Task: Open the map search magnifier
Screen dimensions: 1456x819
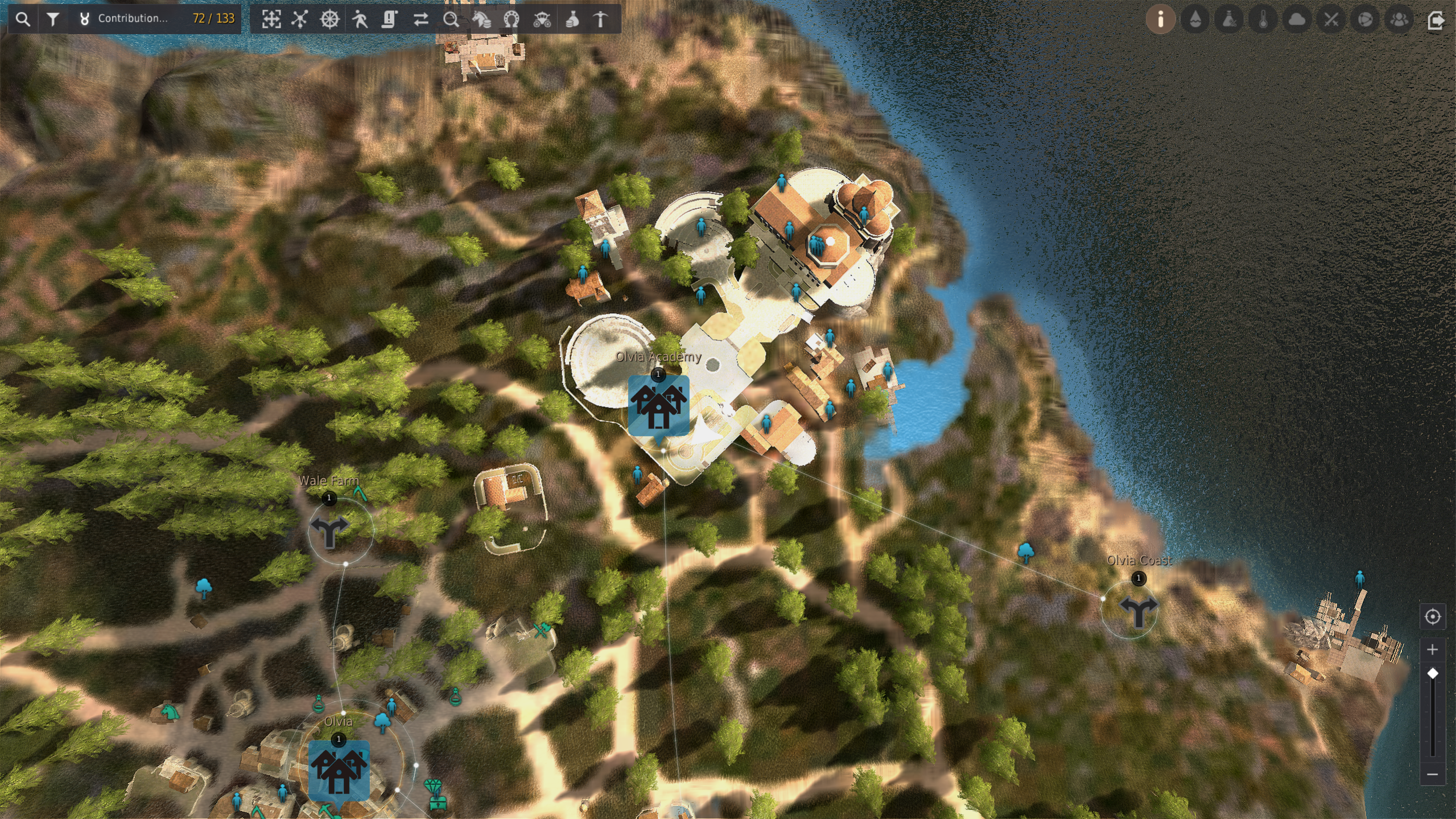Action: (23, 19)
